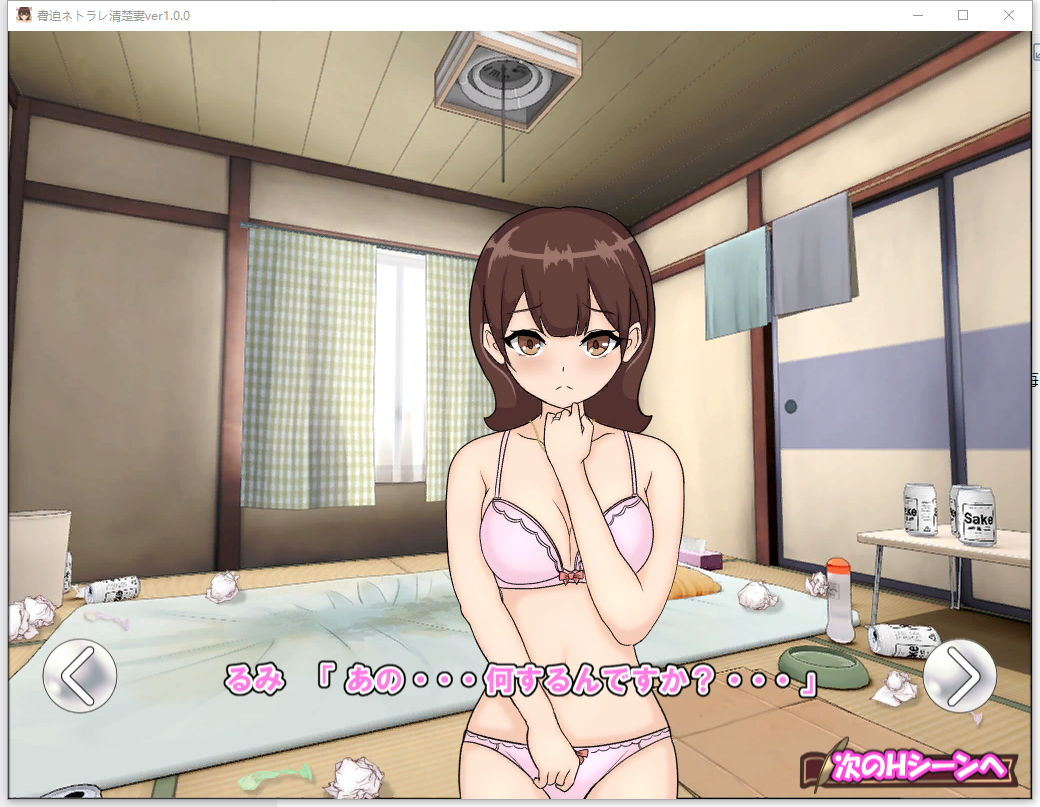
Task: Advance dialogue with the right arrow button
Action: click(960, 676)
